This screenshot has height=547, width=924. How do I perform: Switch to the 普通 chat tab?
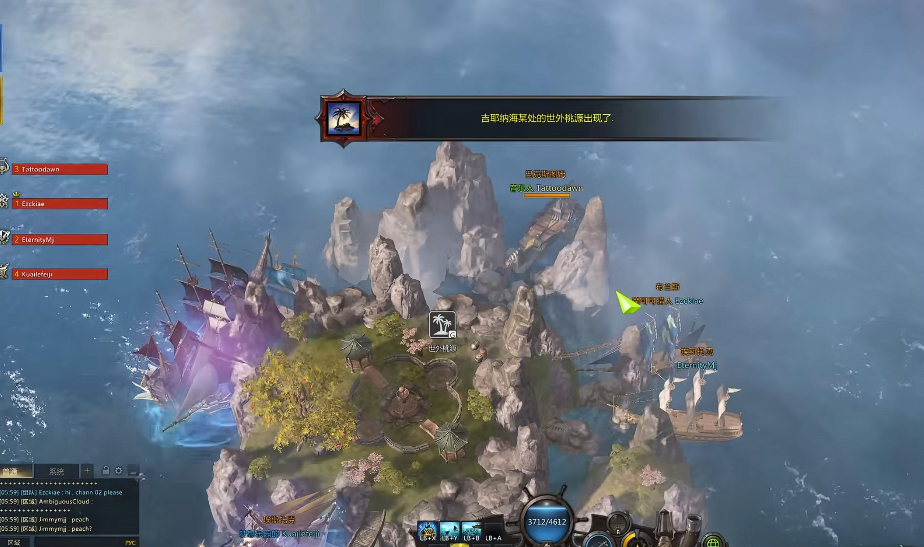[14, 470]
